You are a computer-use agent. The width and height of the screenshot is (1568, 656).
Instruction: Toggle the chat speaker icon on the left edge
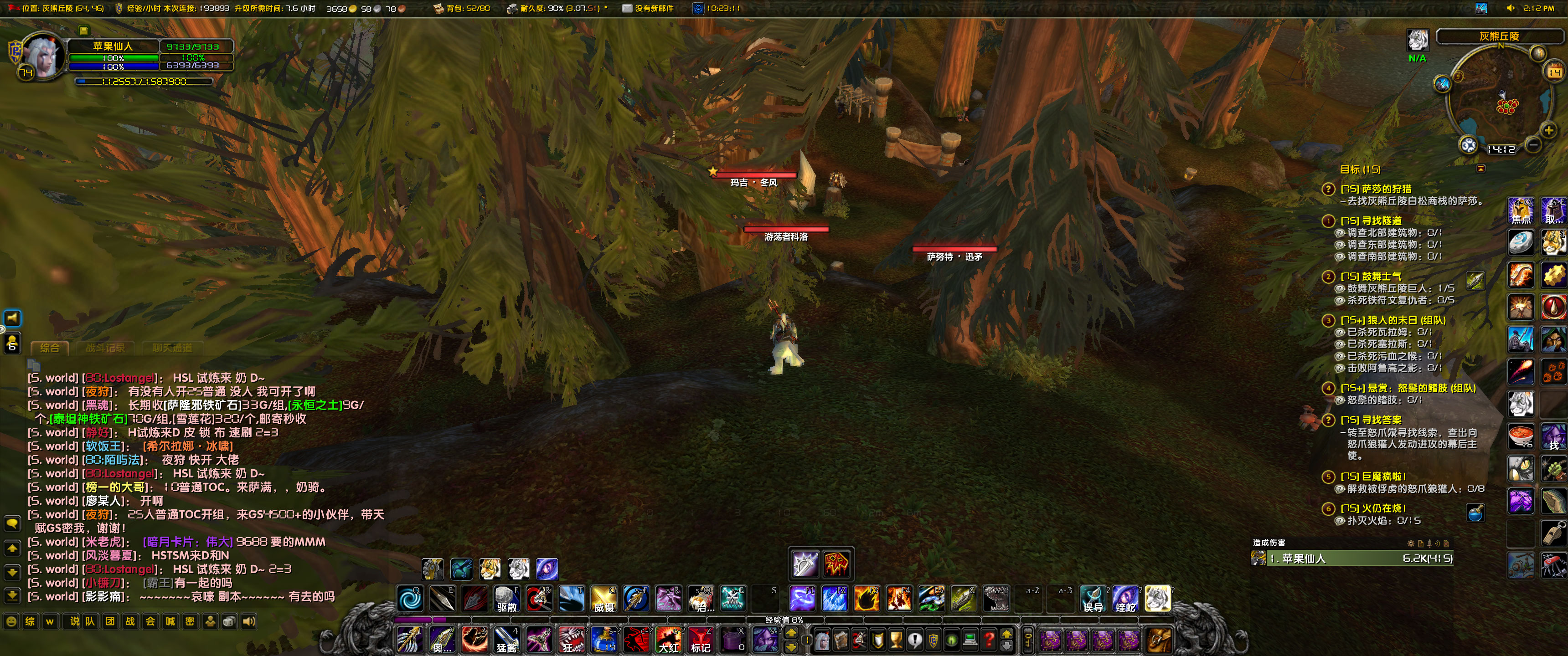tap(11, 318)
